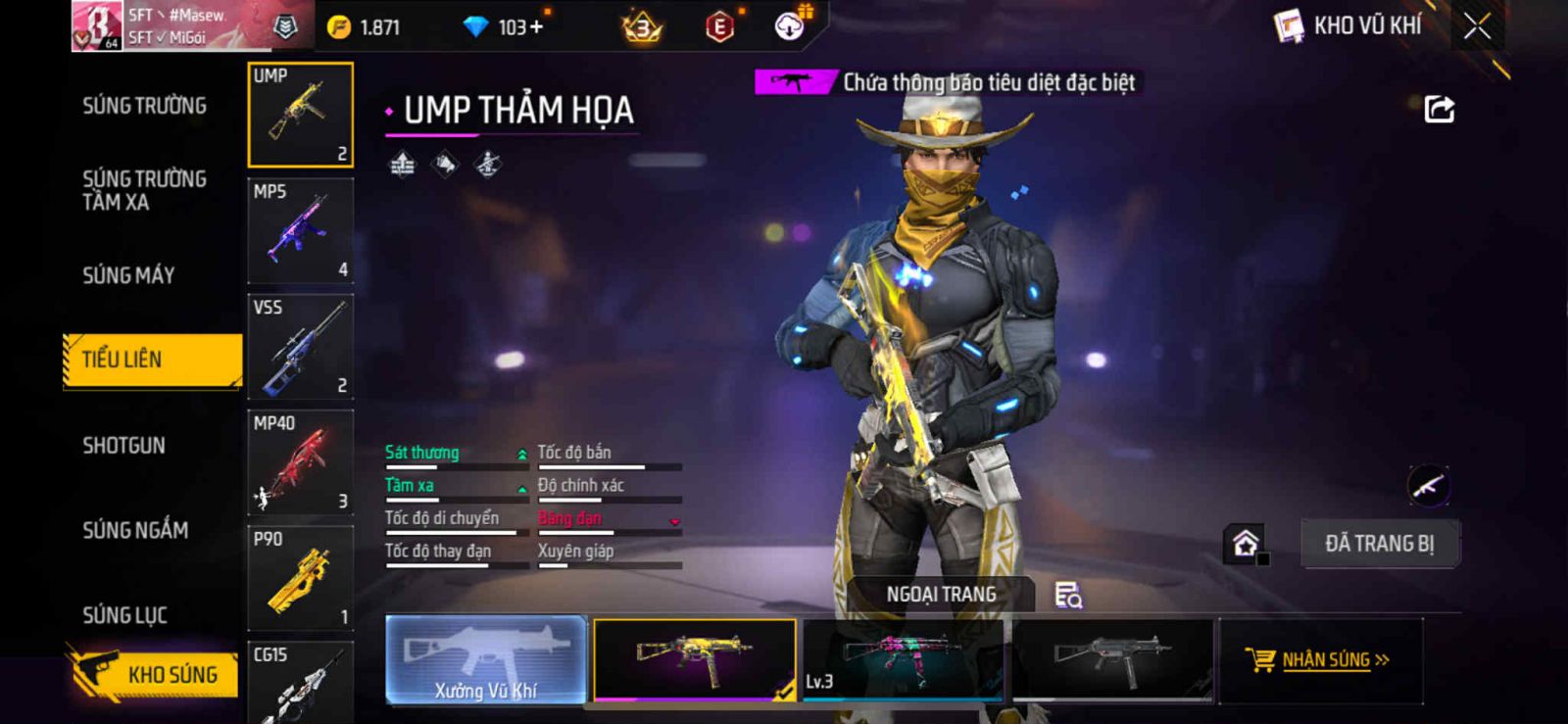Open the Súng Trường Tầm Xa category
1568x724 pixels.
(144, 191)
